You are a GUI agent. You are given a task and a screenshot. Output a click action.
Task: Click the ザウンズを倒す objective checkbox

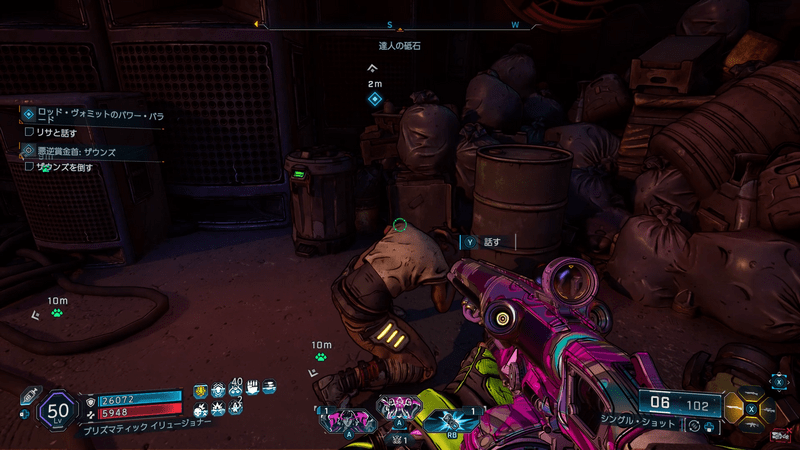pos(29,167)
